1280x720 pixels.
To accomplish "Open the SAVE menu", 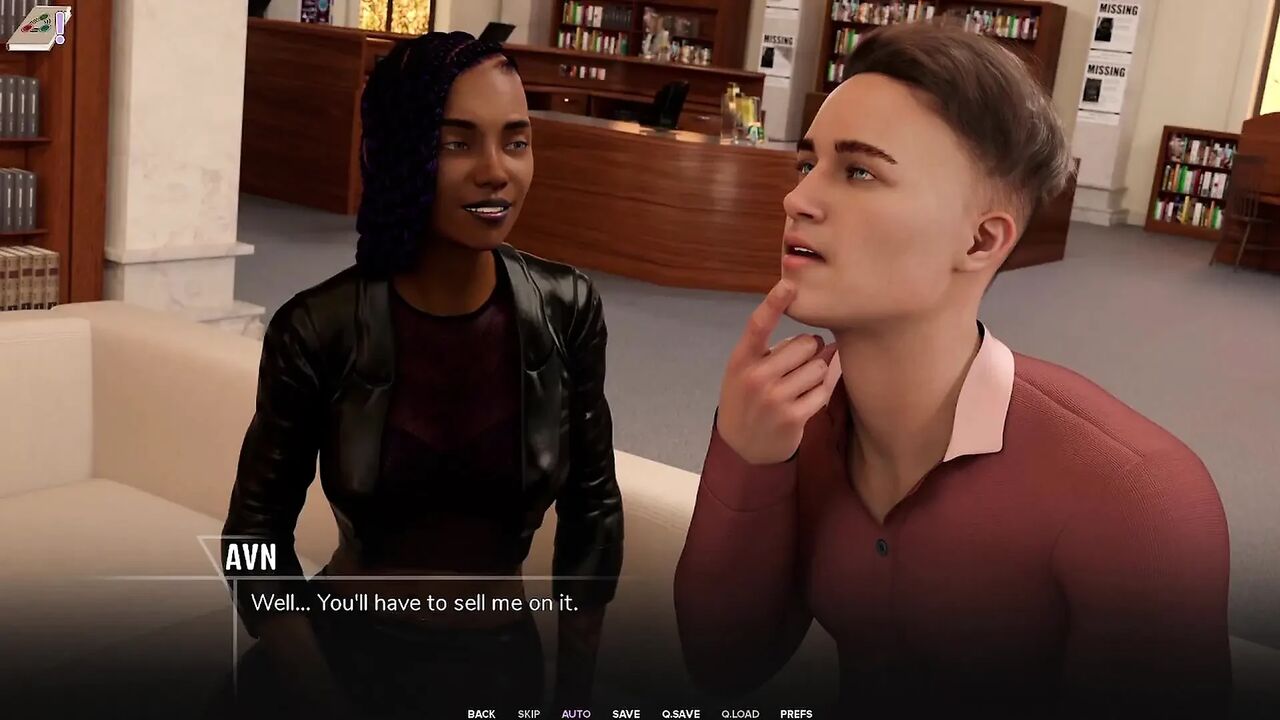I will tap(626, 714).
